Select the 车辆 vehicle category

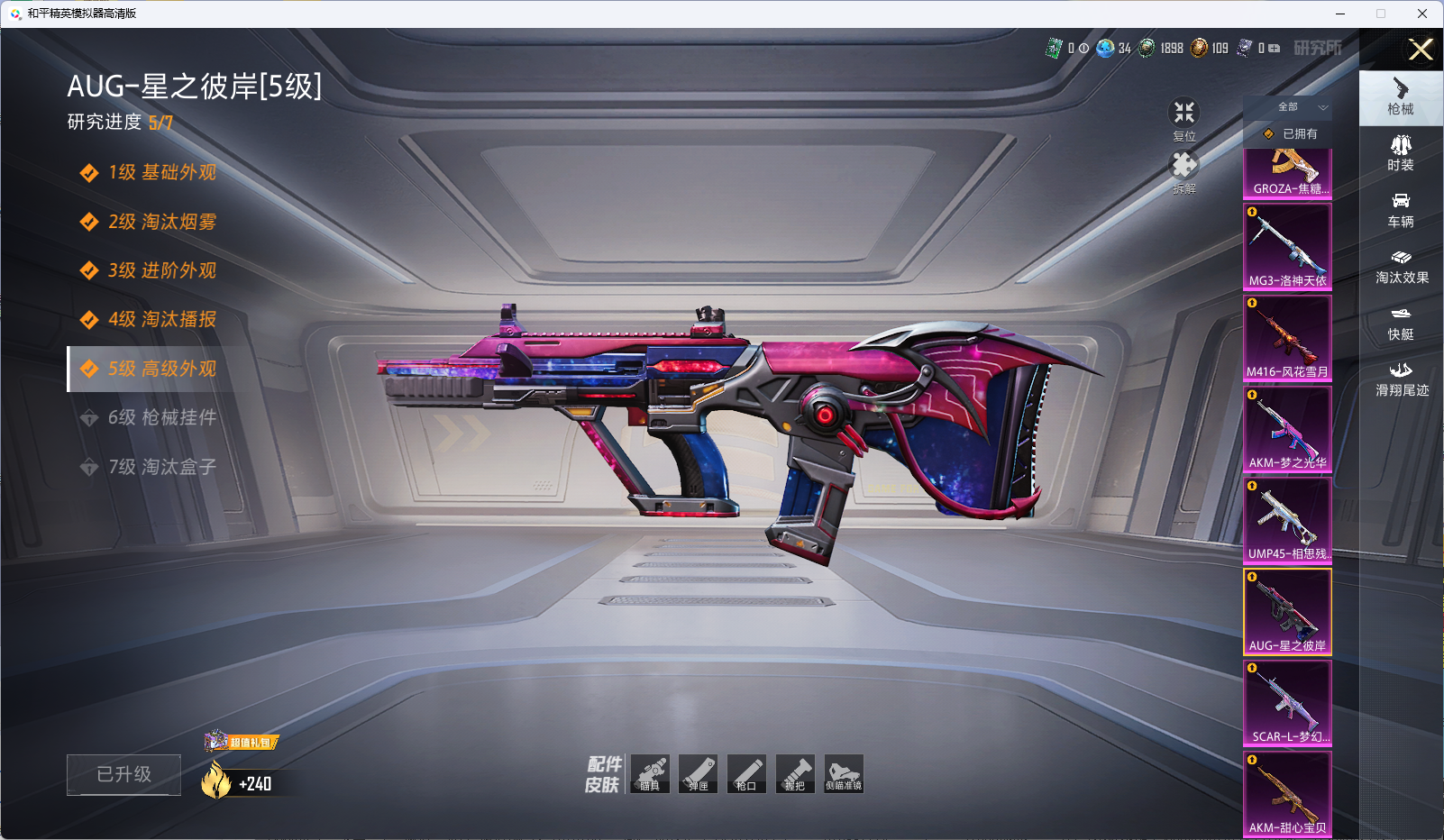click(x=1400, y=210)
